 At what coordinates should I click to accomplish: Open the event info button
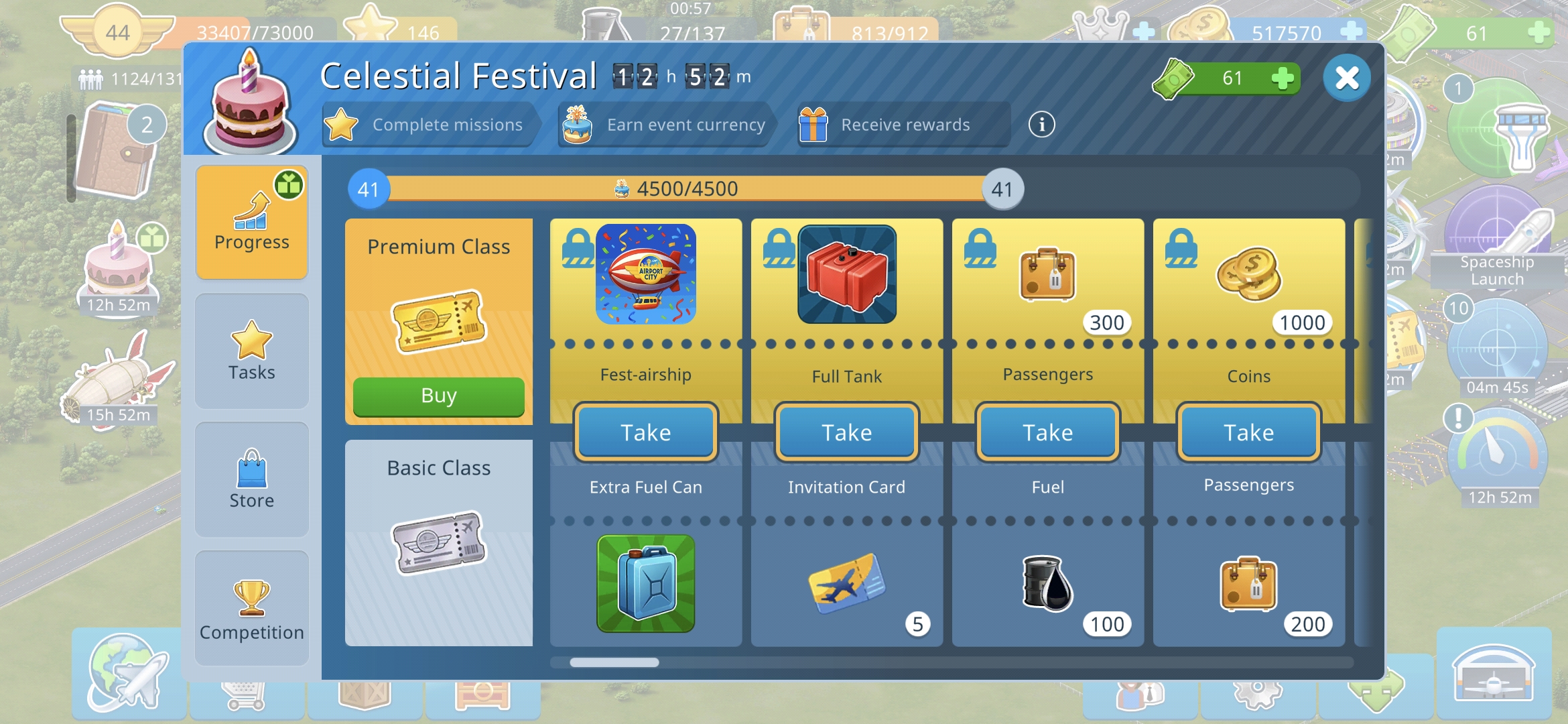coord(1041,125)
